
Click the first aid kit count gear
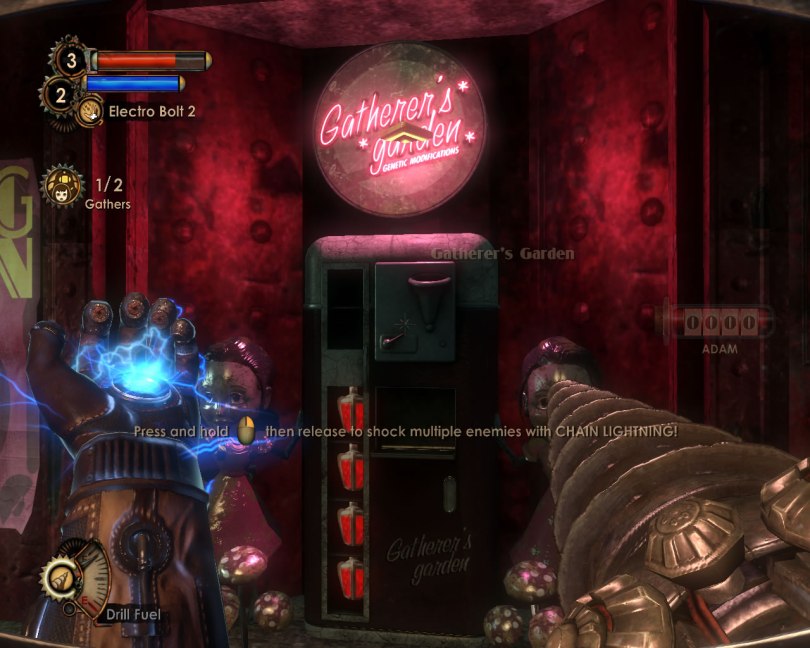tap(70, 60)
